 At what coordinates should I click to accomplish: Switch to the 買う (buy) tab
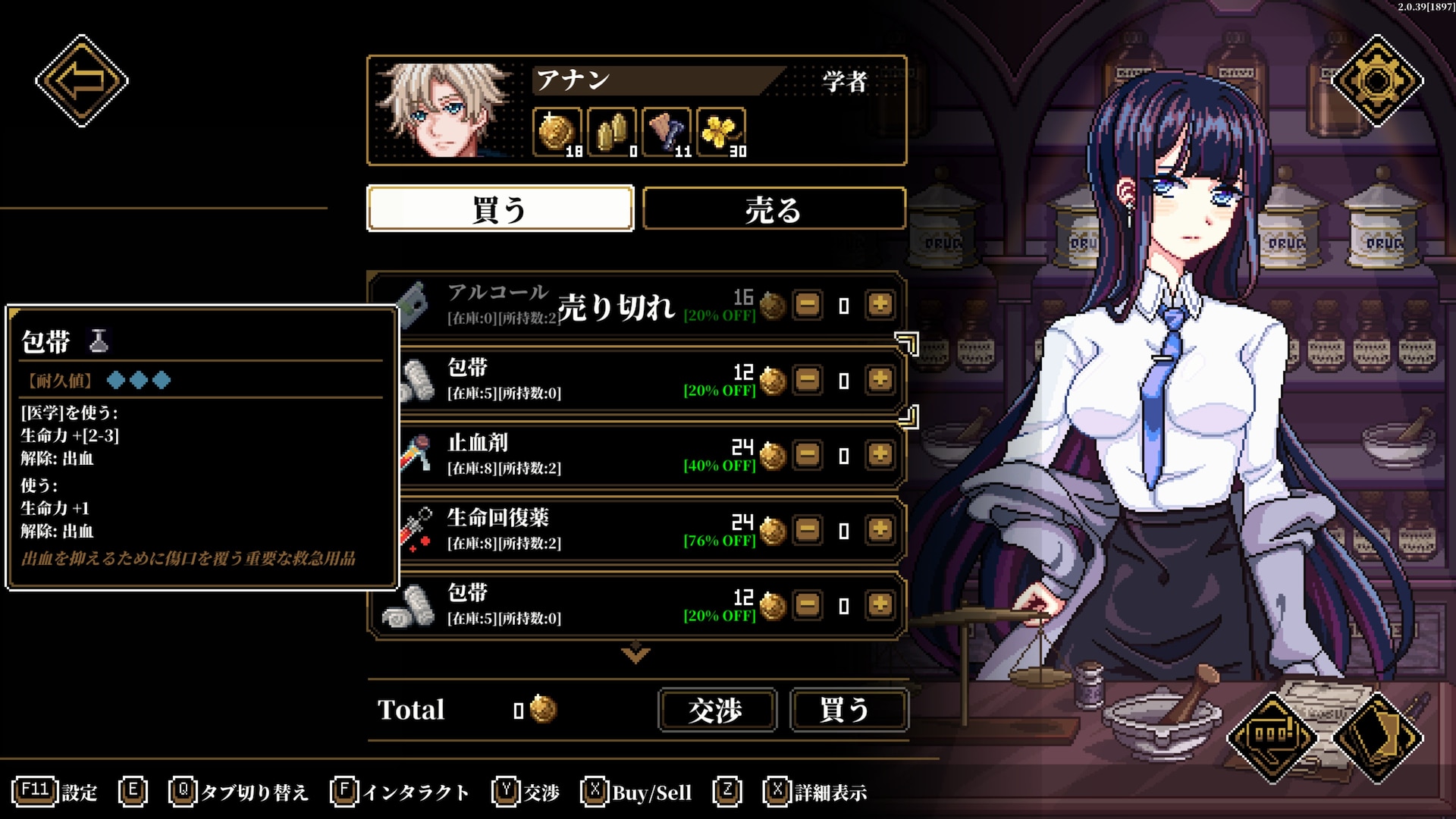500,209
